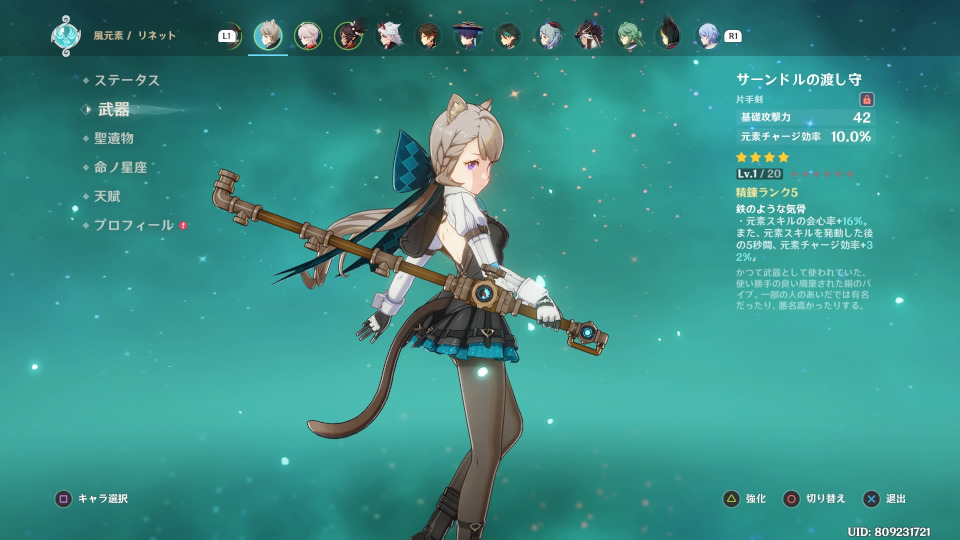This screenshot has width=960, height=540.
Task: Switch to Xiao's teal-haired portrait
Action: click(x=508, y=36)
